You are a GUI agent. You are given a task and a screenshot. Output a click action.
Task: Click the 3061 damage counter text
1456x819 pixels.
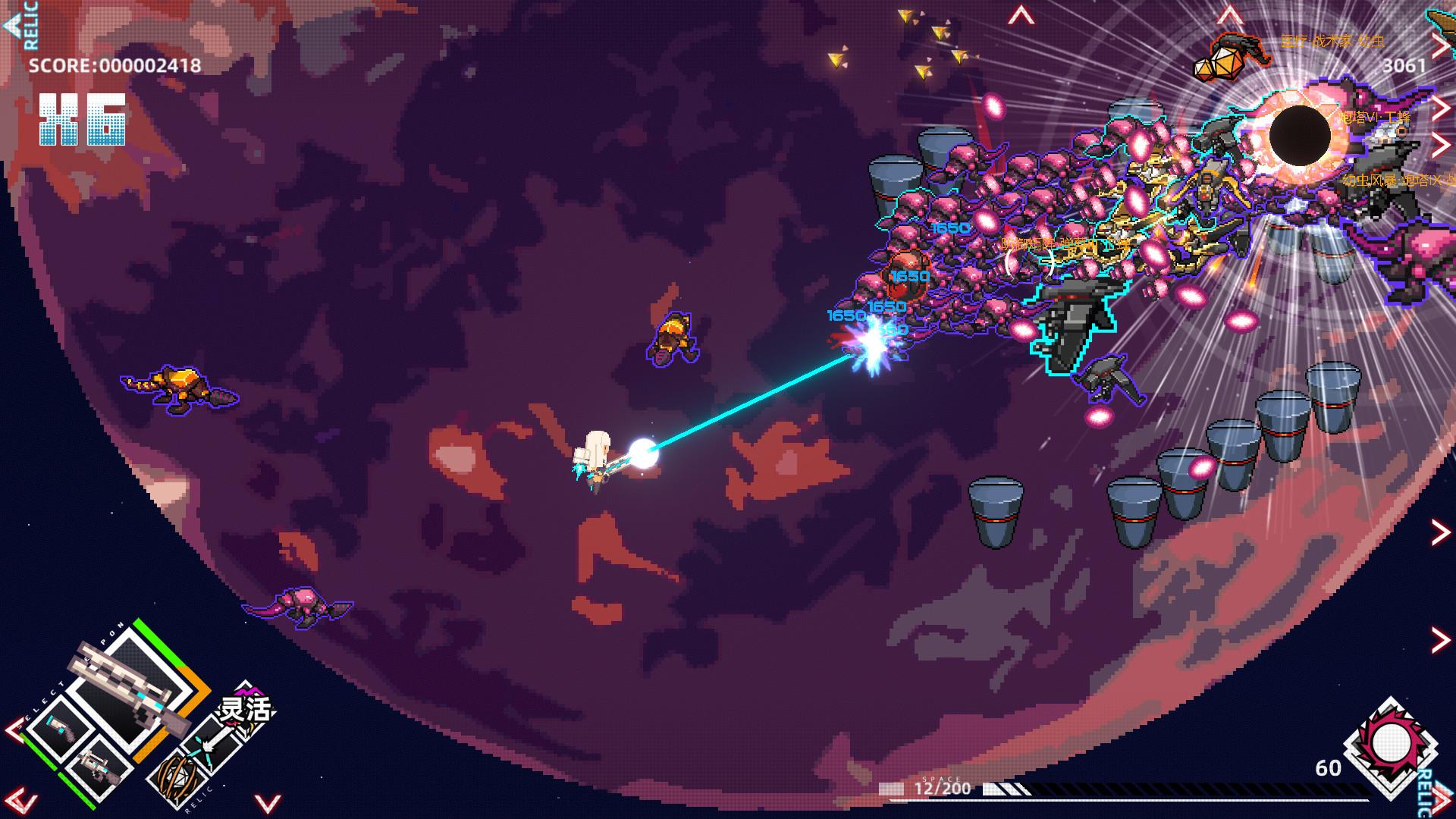pyautogui.click(x=1403, y=66)
